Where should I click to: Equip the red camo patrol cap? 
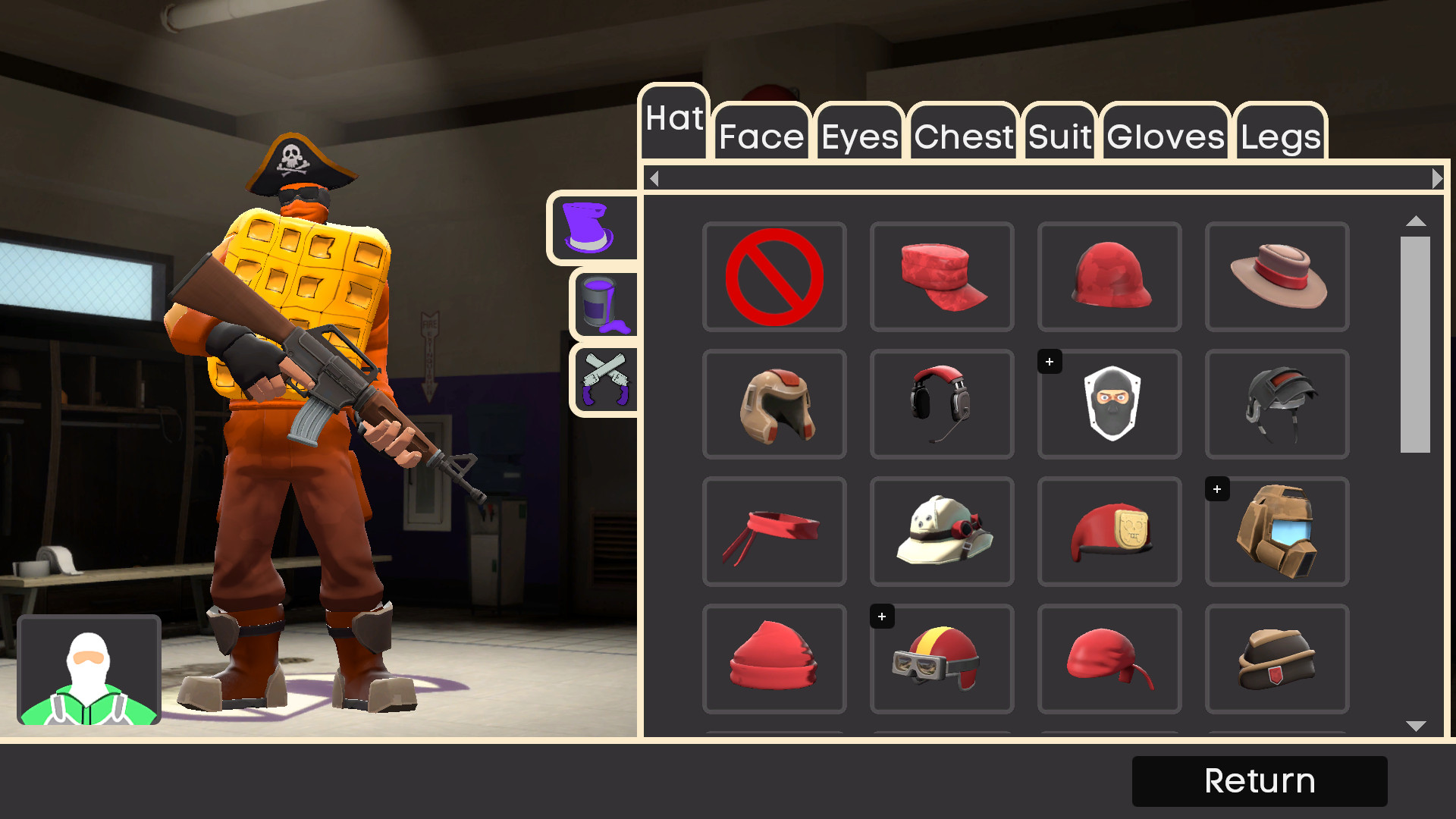tap(942, 277)
